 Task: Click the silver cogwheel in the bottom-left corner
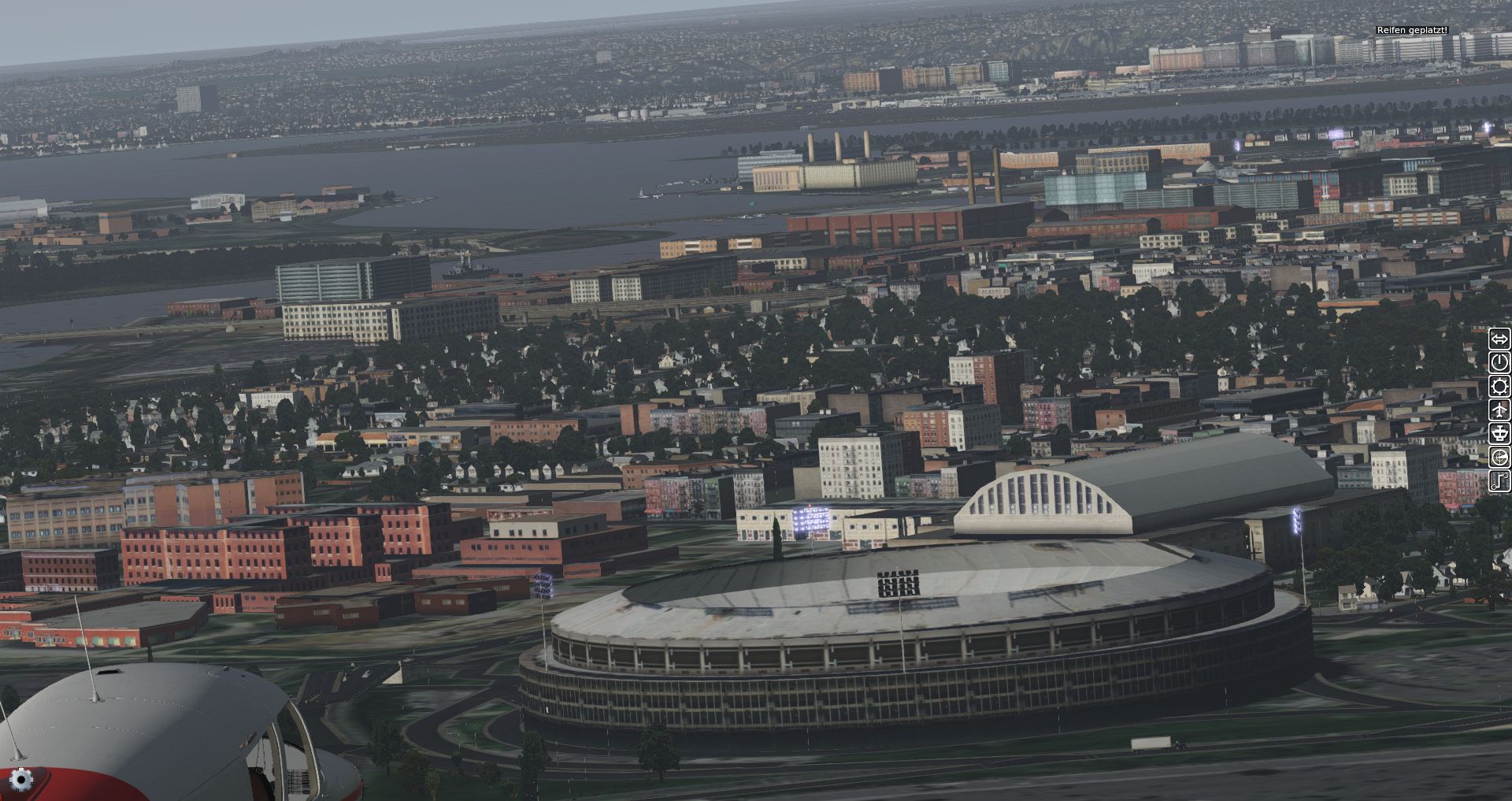21,779
